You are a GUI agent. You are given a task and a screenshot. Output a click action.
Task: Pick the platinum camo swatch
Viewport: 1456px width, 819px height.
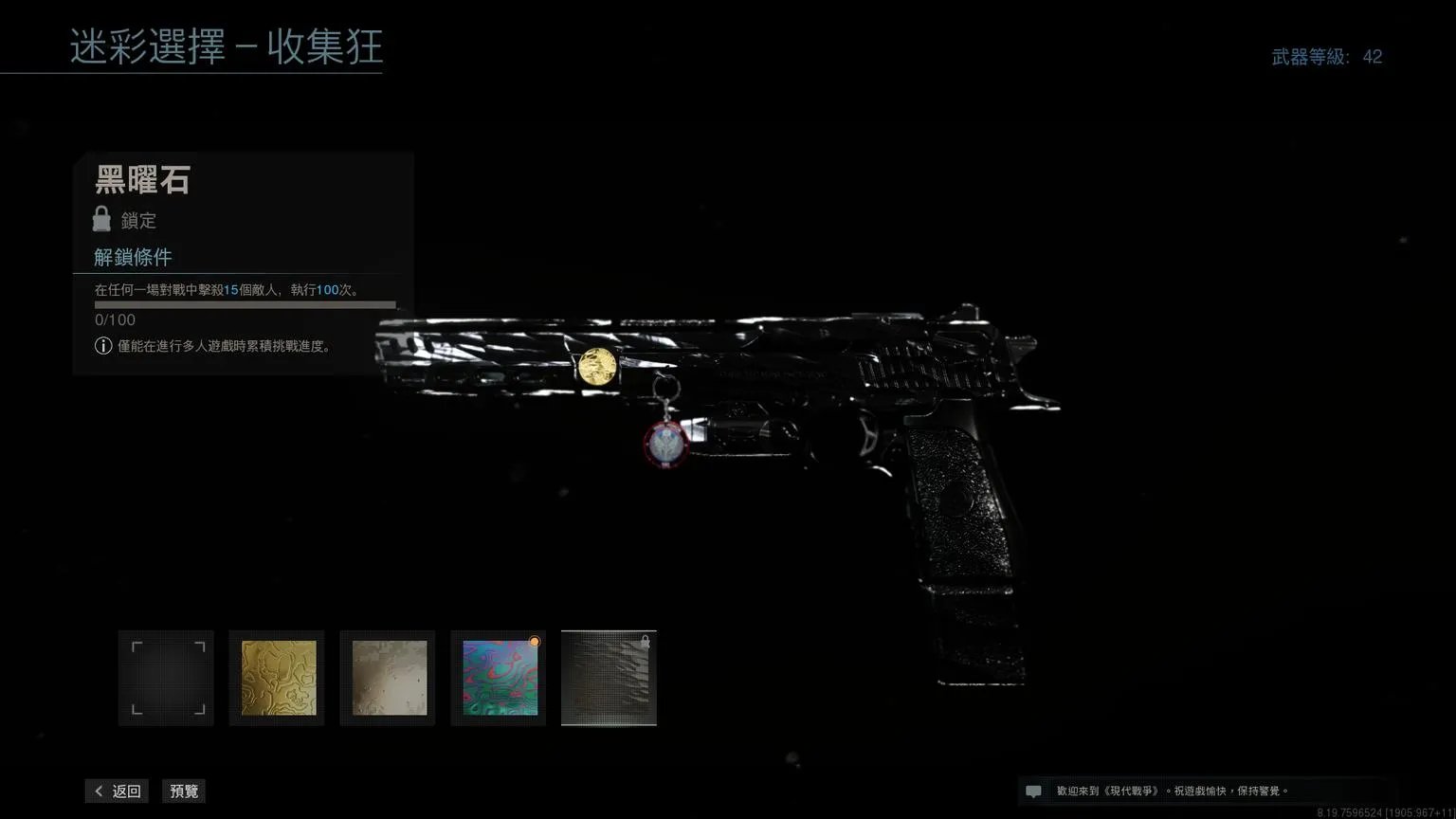click(388, 678)
